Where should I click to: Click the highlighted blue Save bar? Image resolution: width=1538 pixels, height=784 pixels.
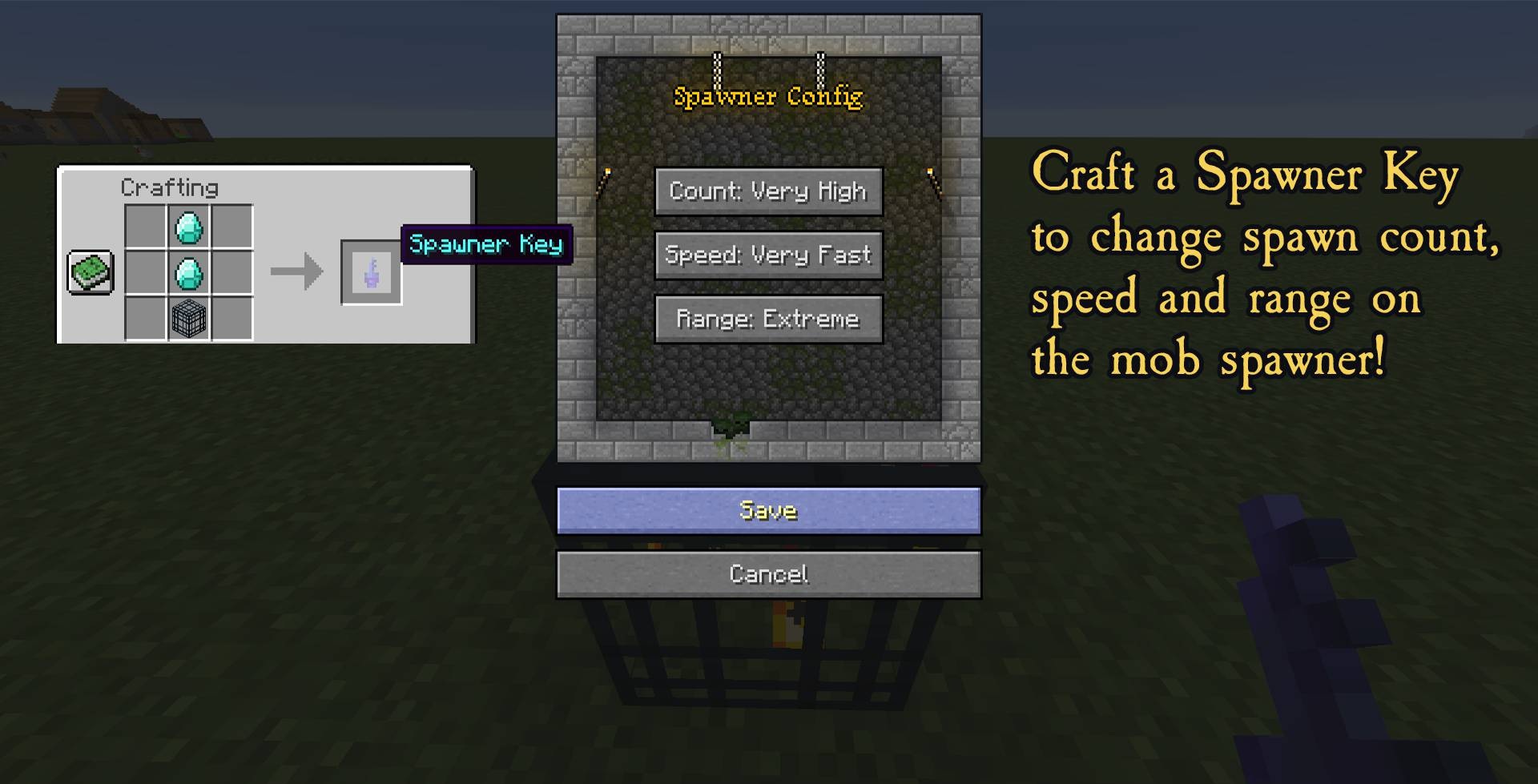[768, 509]
